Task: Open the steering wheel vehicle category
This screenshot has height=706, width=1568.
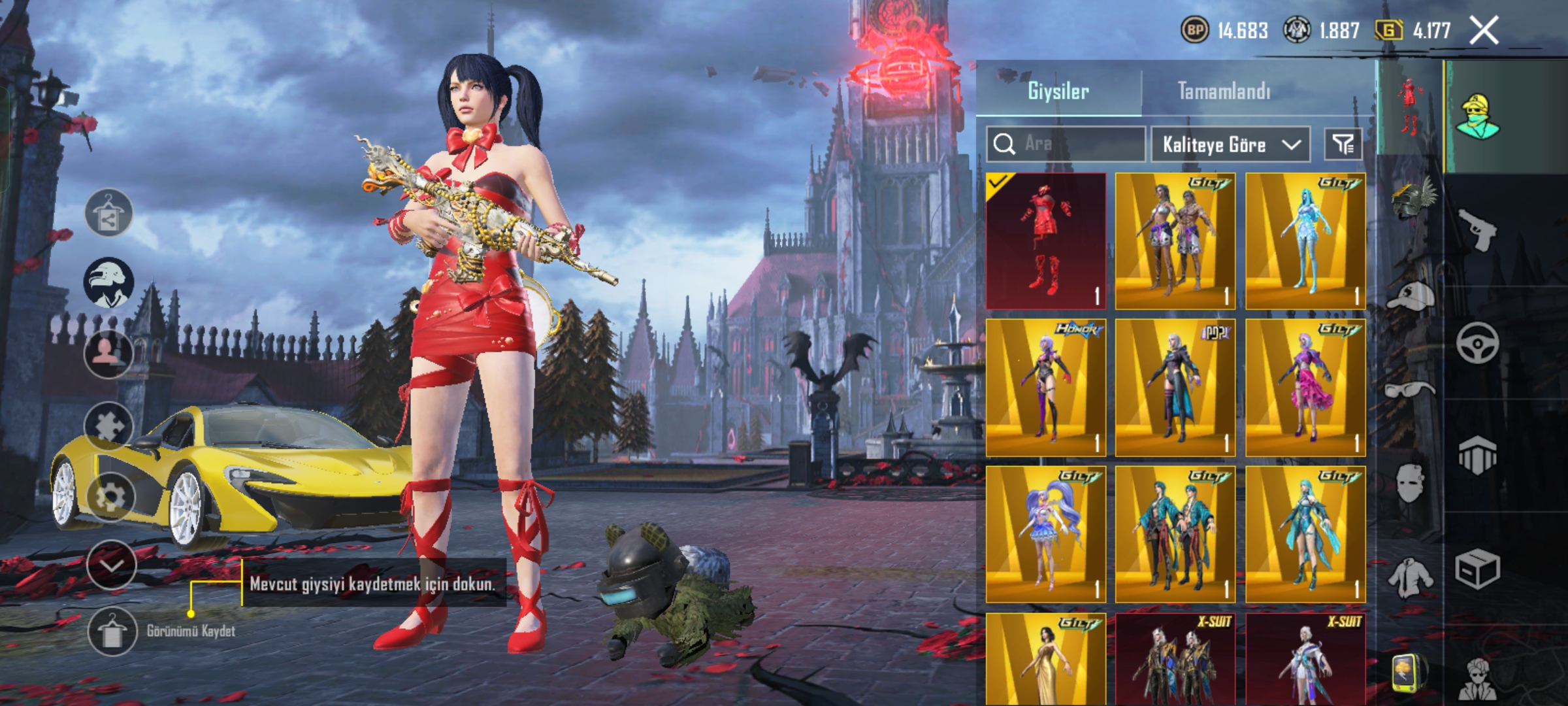Action: pyautogui.click(x=1478, y=343)
